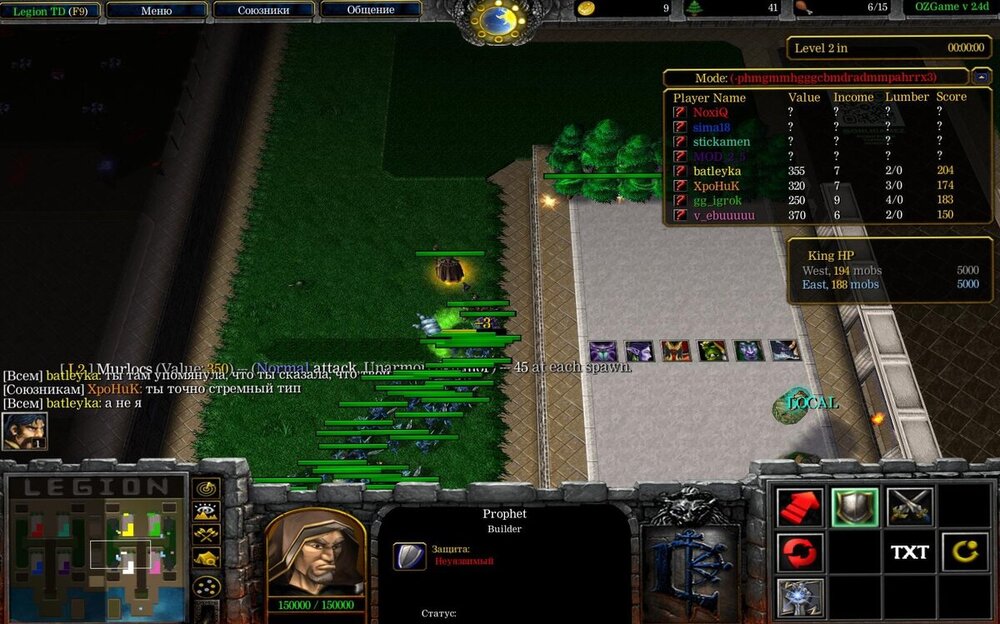
Task: Click the yellow circular arrow command
Action: (963, 552)
